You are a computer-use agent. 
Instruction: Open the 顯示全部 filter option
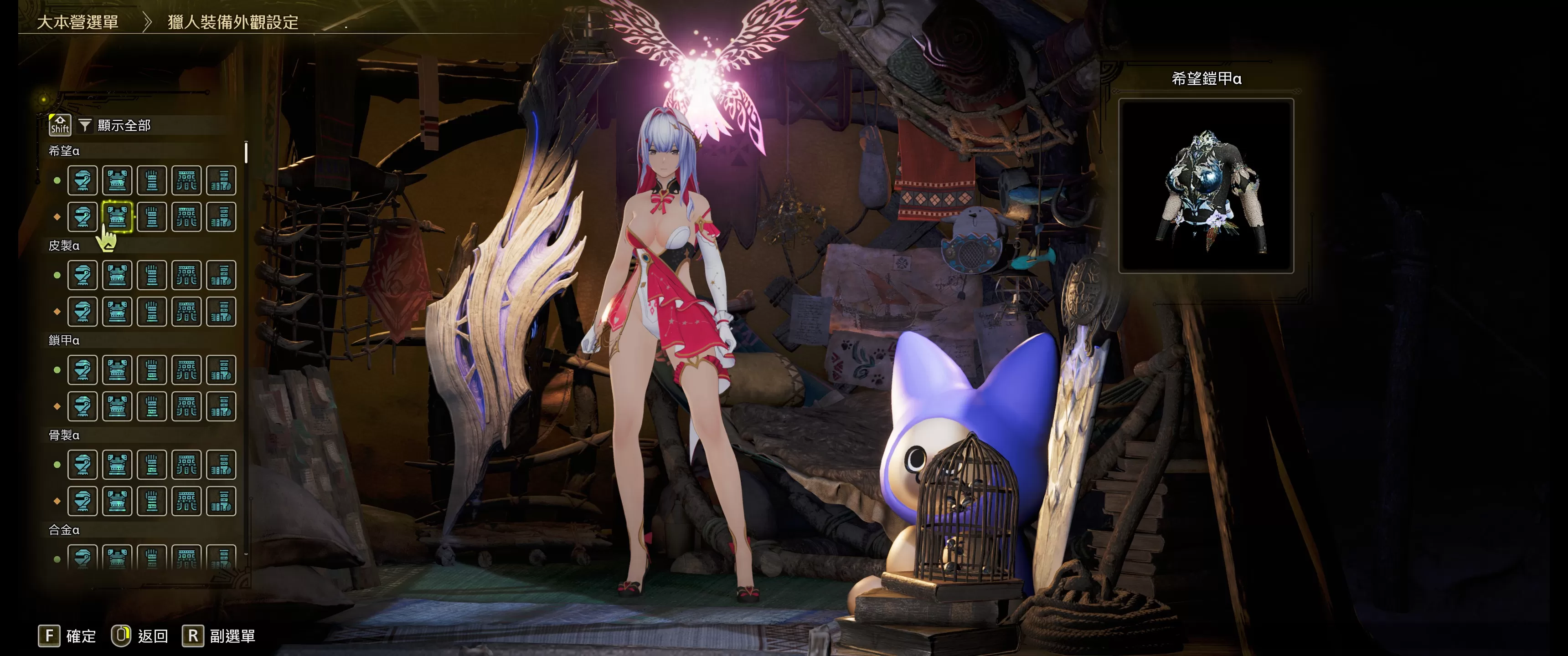(x=124, y=125)
